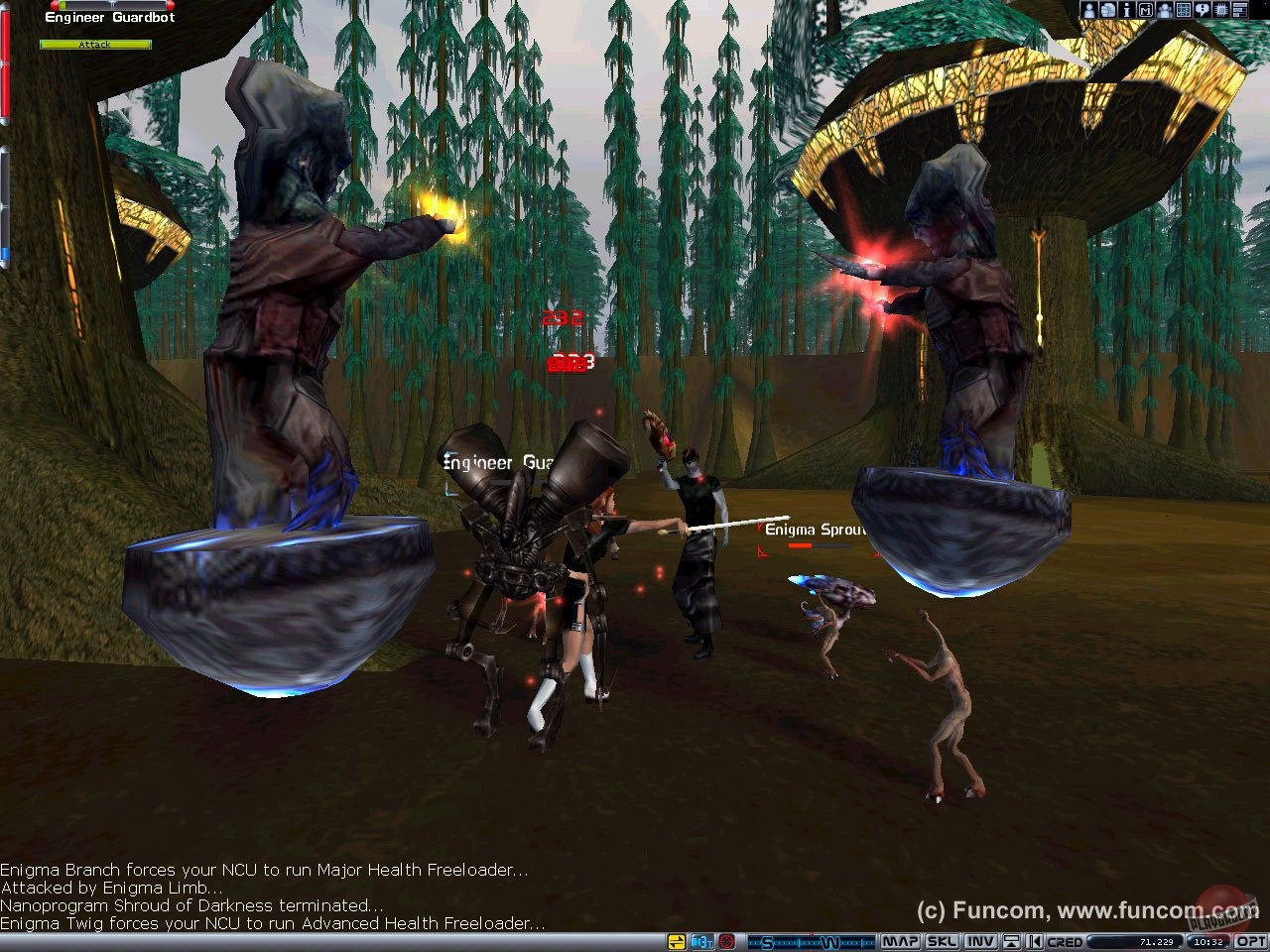Open the planet map globe icon
This screenshot has width=1270, height=952.
pyautogui.click(x=1108, y=10)
